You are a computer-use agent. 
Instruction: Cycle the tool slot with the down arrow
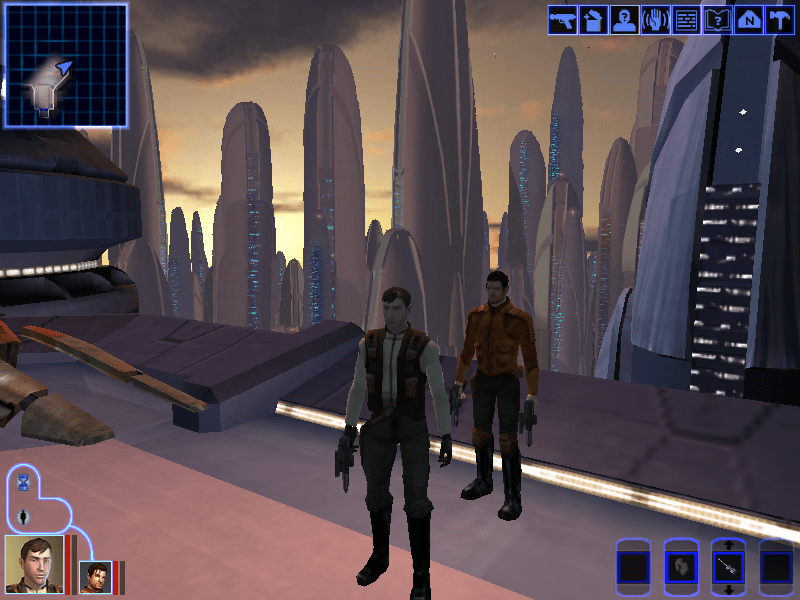pyautogui.click(x=729, y=591)
